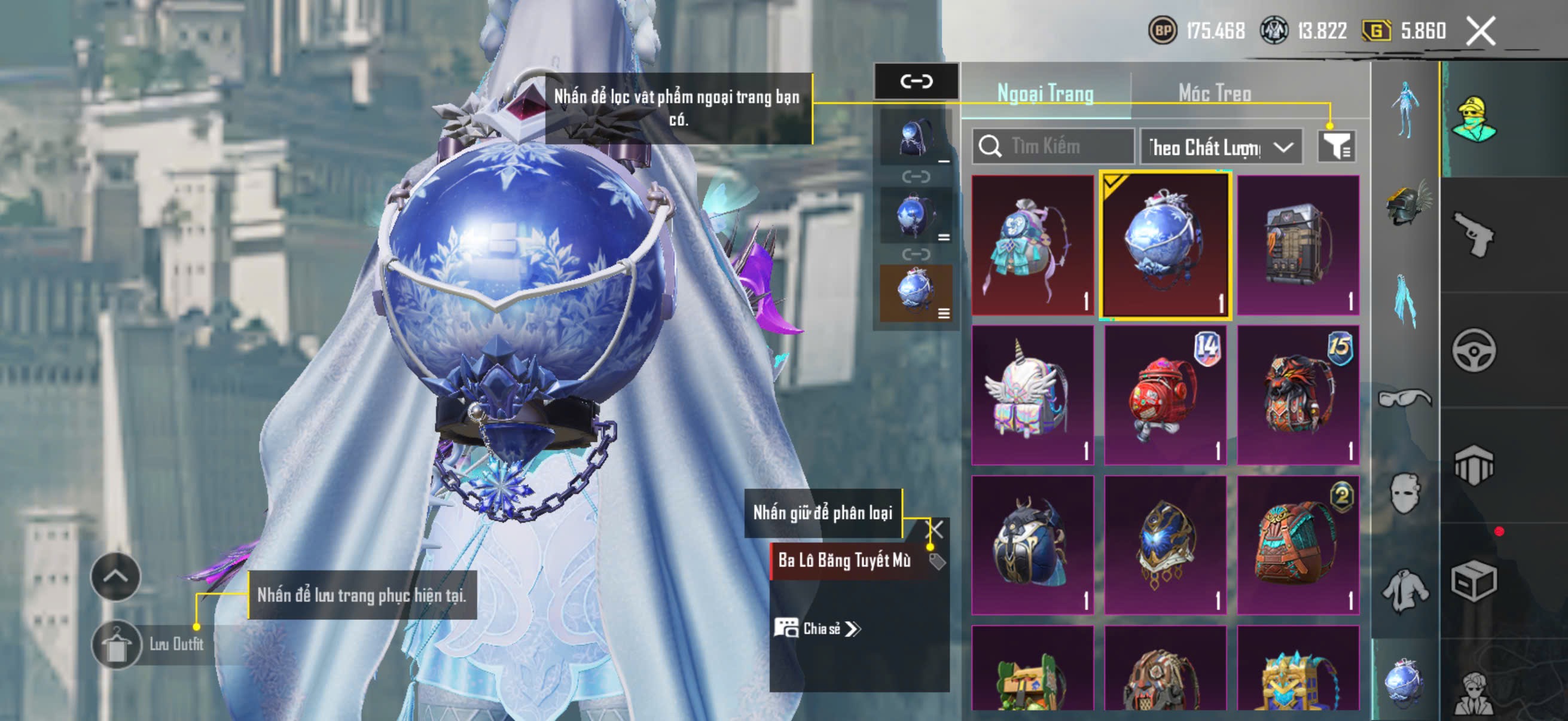Open the glasses accessory category
The image size is (1568, 721).
tap(1405, 398)
